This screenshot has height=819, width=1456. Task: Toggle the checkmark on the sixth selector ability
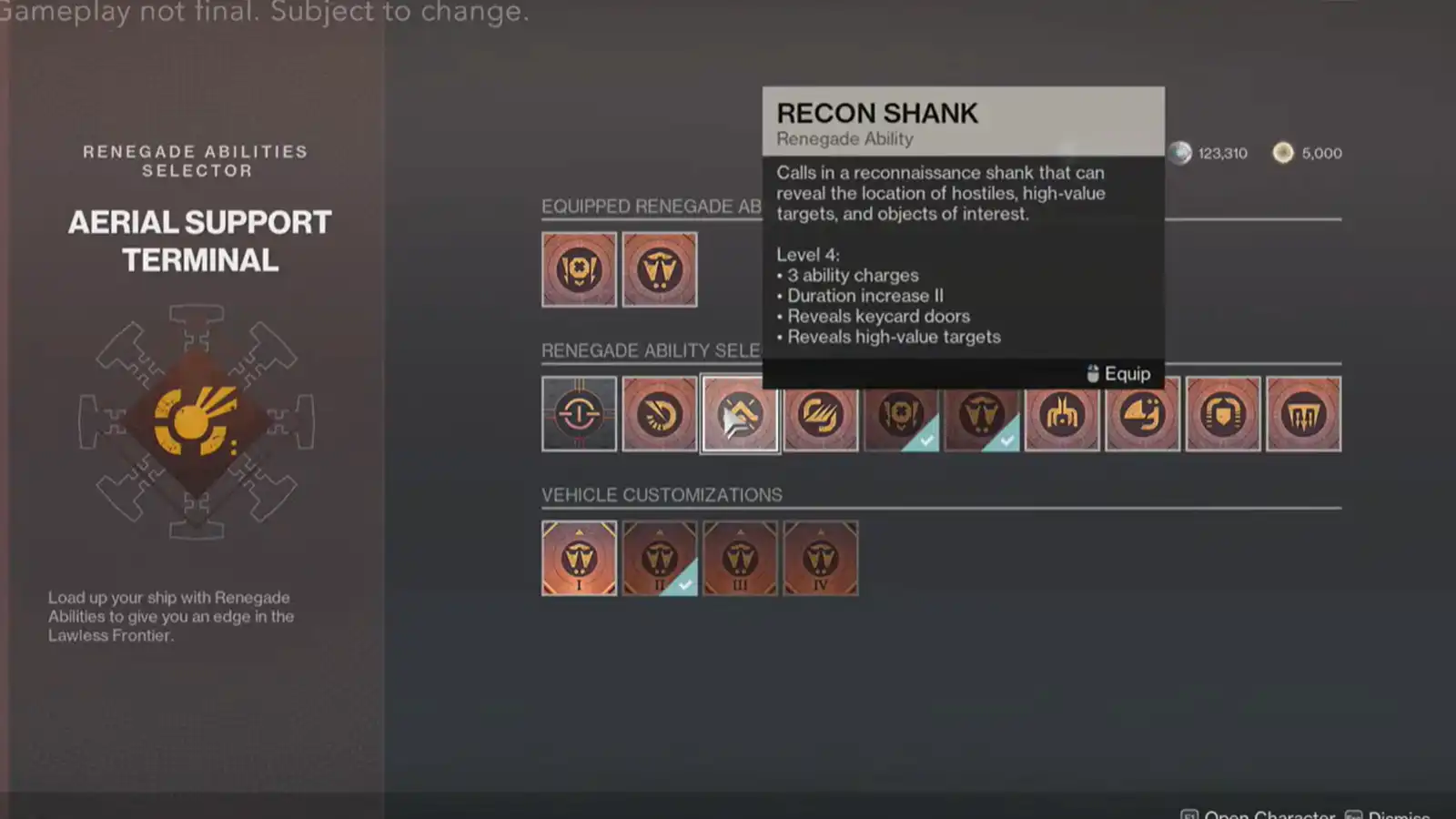[x=981, y=414]
